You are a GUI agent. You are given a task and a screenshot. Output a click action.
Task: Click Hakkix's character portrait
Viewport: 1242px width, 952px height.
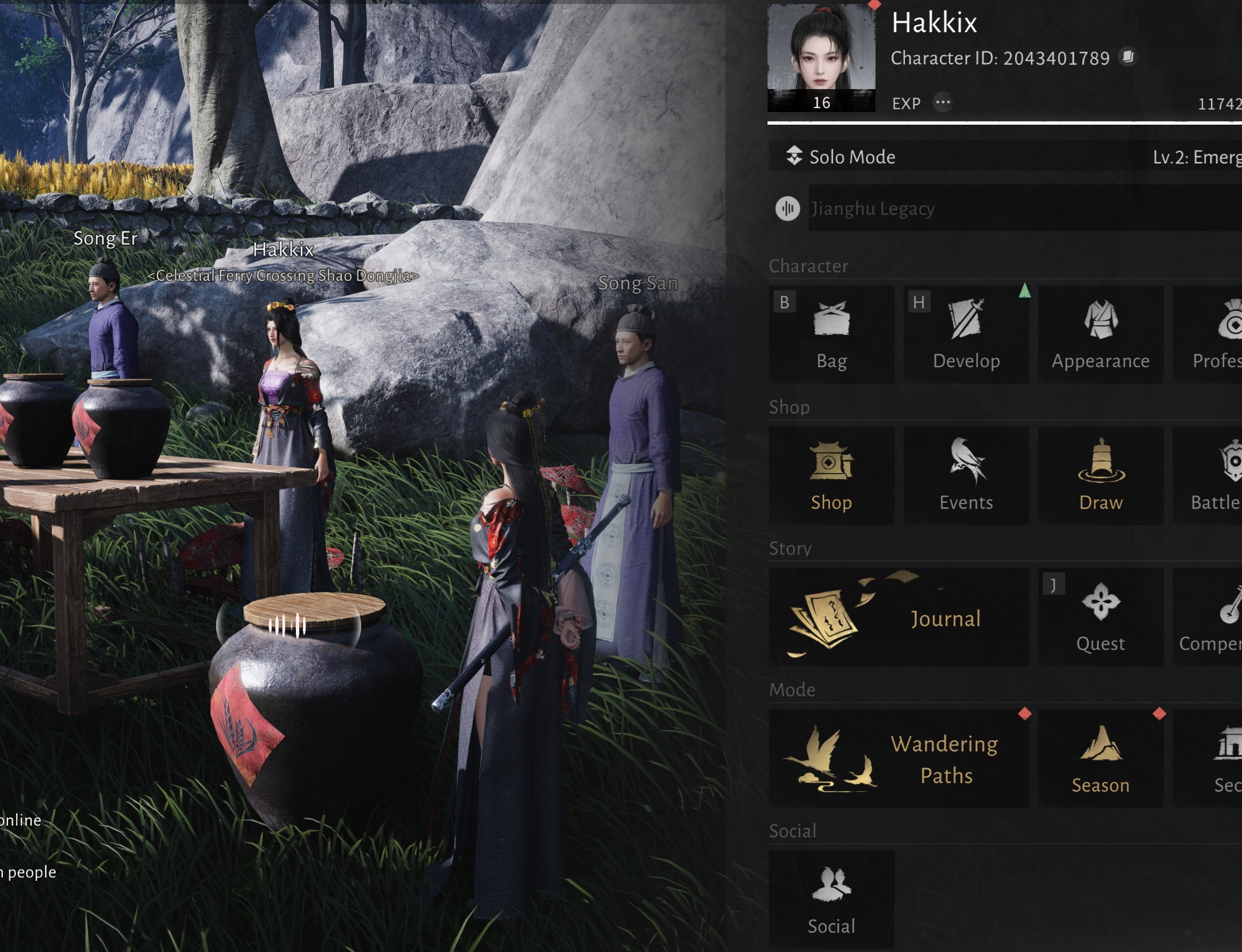[x=821, y=57]
